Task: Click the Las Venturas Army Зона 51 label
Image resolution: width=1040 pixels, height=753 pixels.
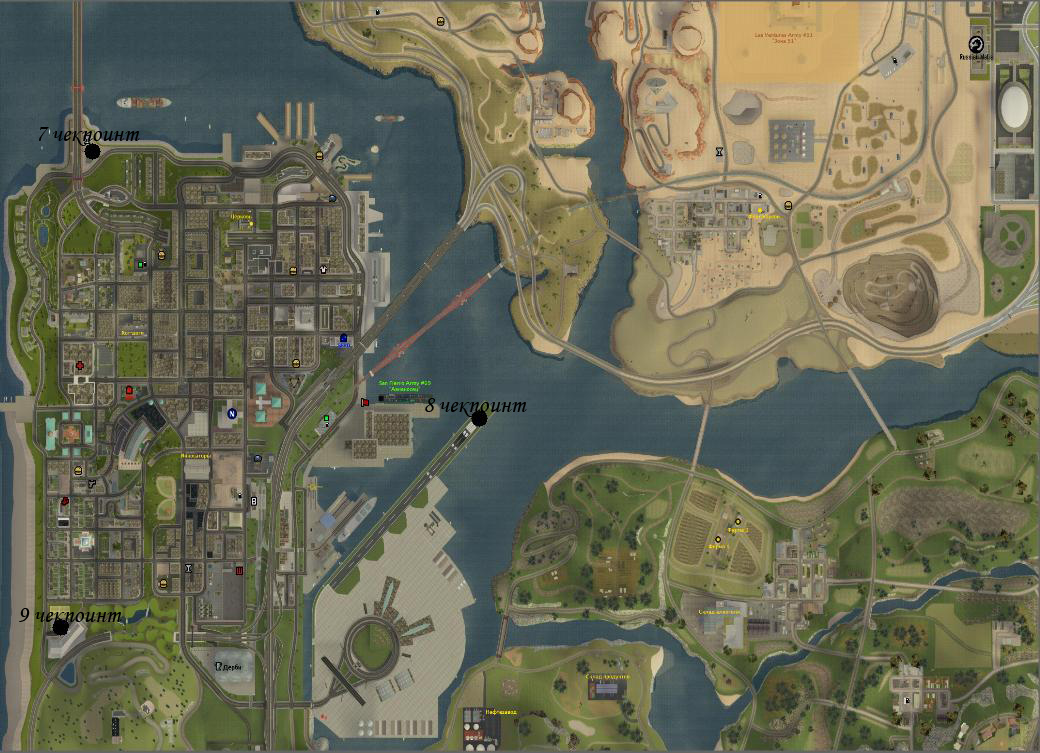Action: pos(785,38)
